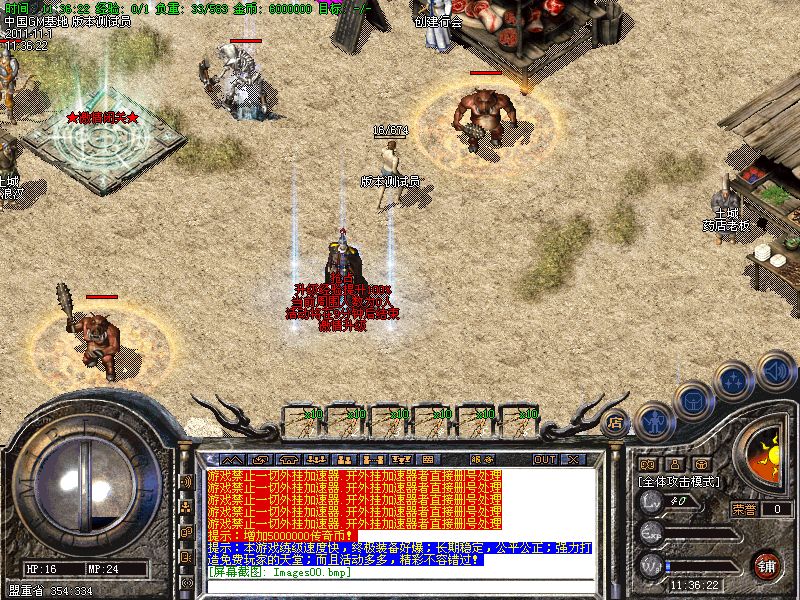
Task: Open the bag round button
Action: pyautogui.click(x=693, y=400)
